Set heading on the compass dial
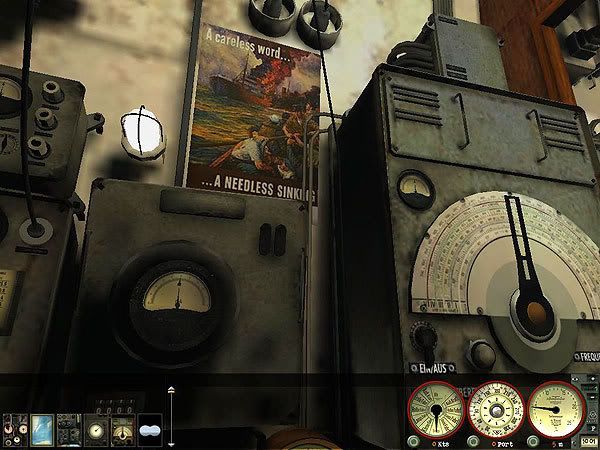 tap(497, 411)
